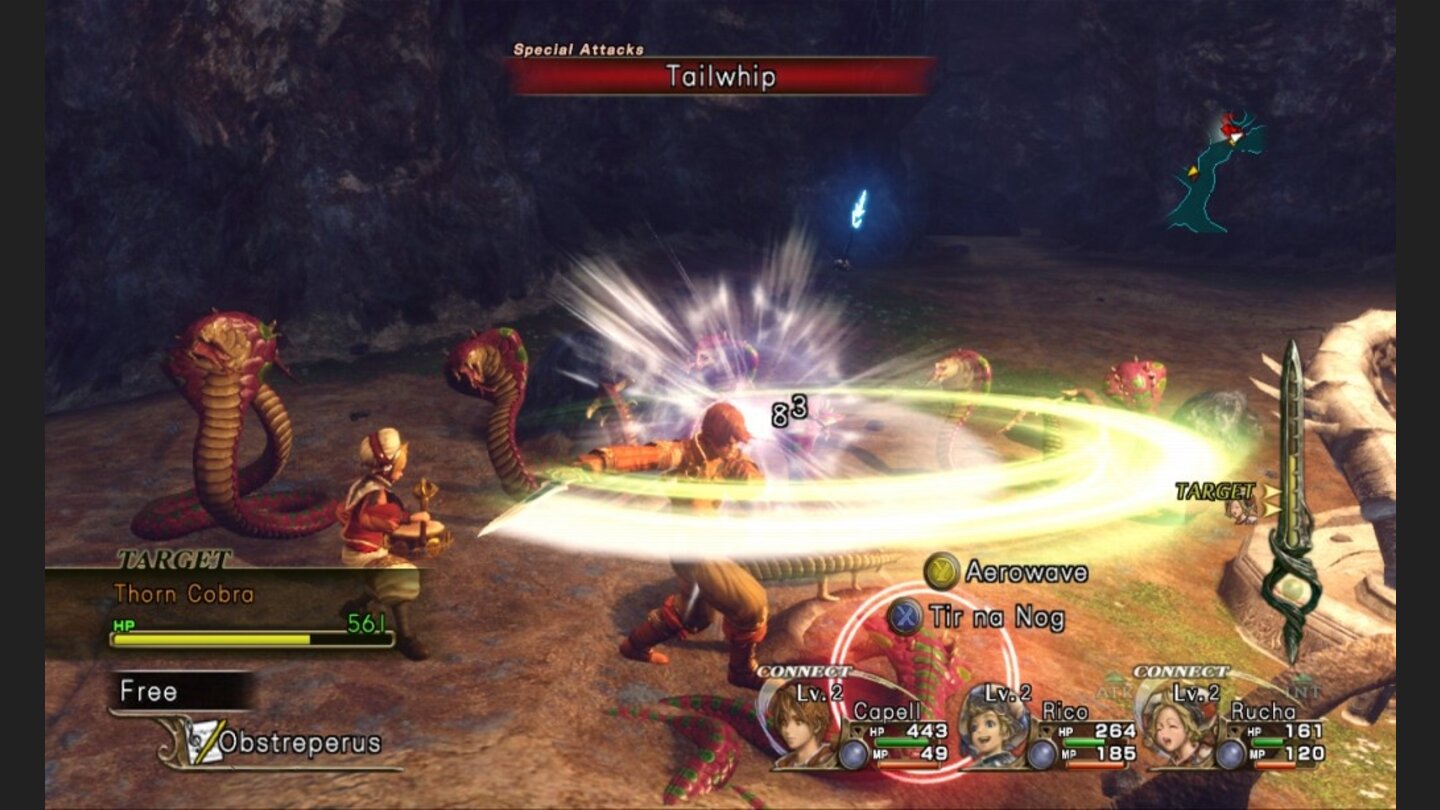Choose the Aerowave connect skill

click(x=1007, y=573)
